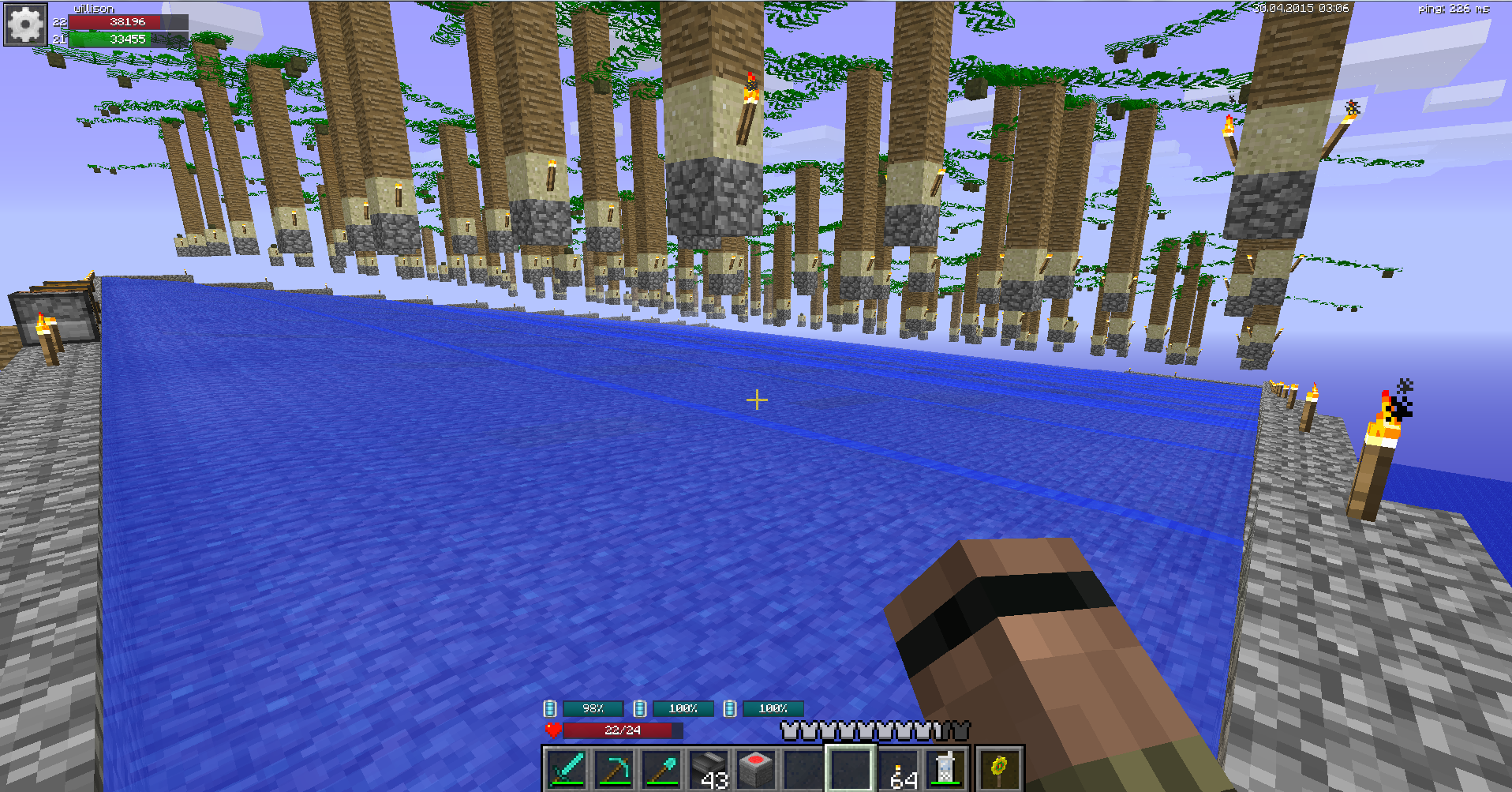Click the sunflower item slot
This screenshot has width=1512, height=792.
pos(1000,769)
